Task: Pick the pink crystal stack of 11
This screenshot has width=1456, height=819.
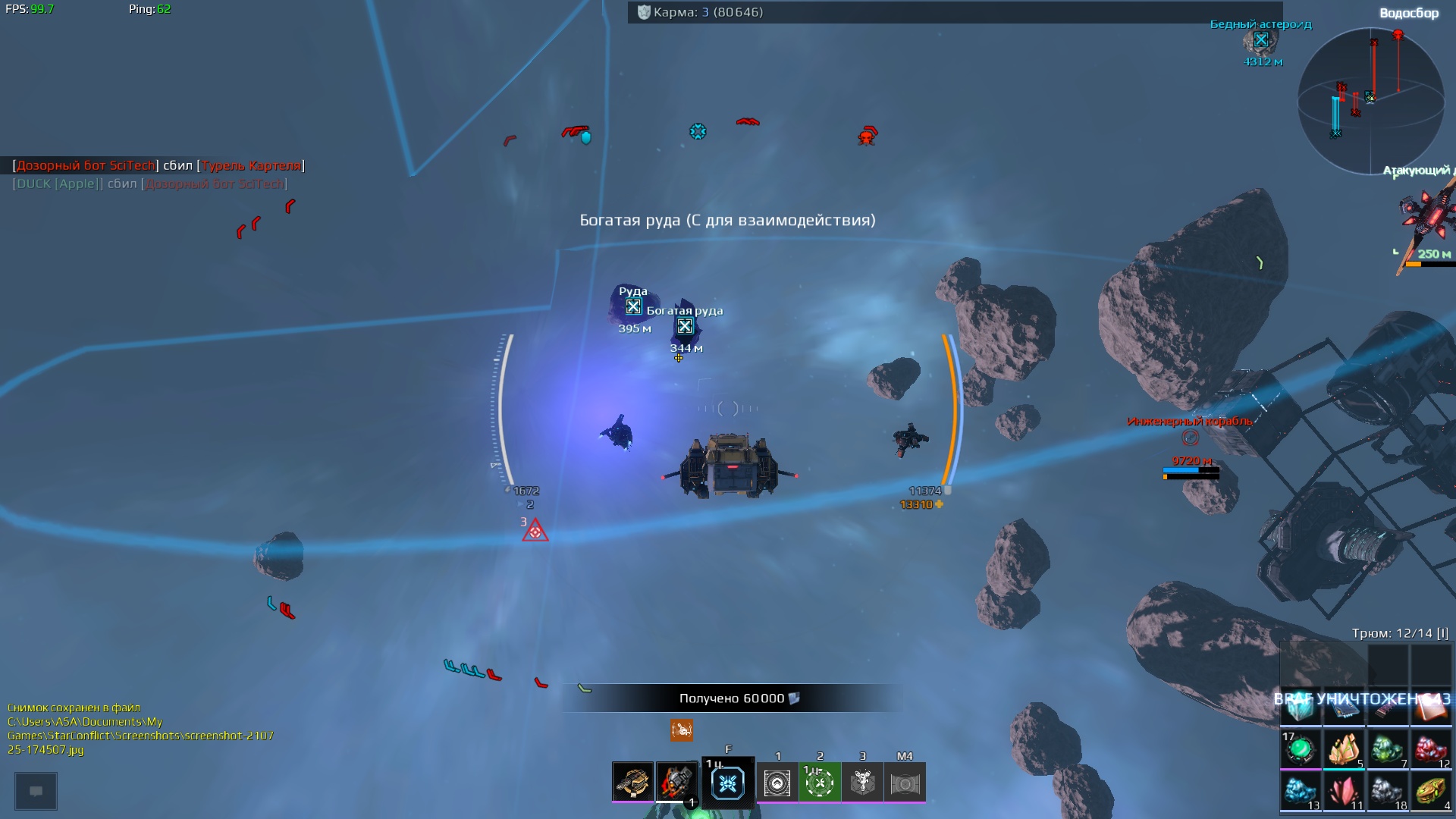Action: point(1344,791)
